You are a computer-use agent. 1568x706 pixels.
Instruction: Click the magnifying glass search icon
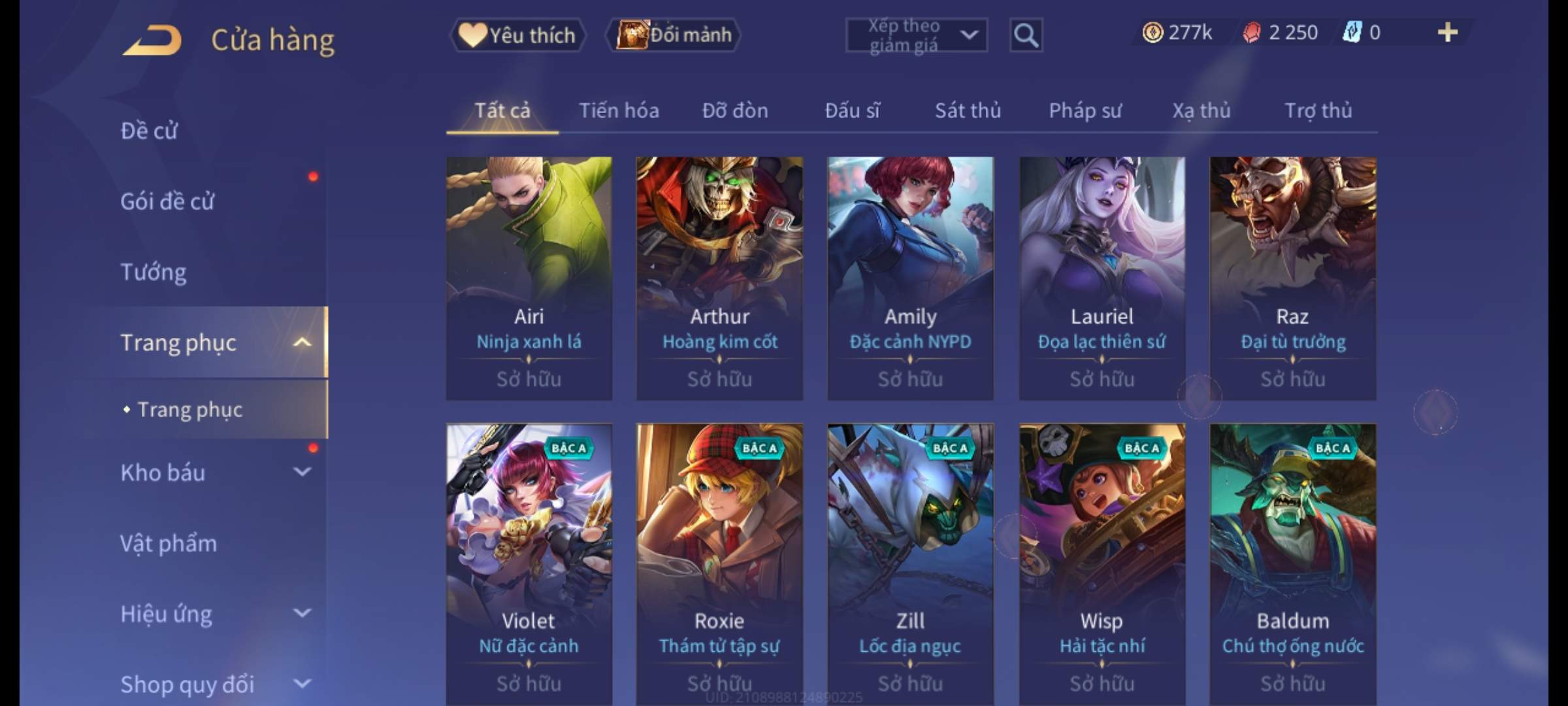click(x=1026, y=35)
